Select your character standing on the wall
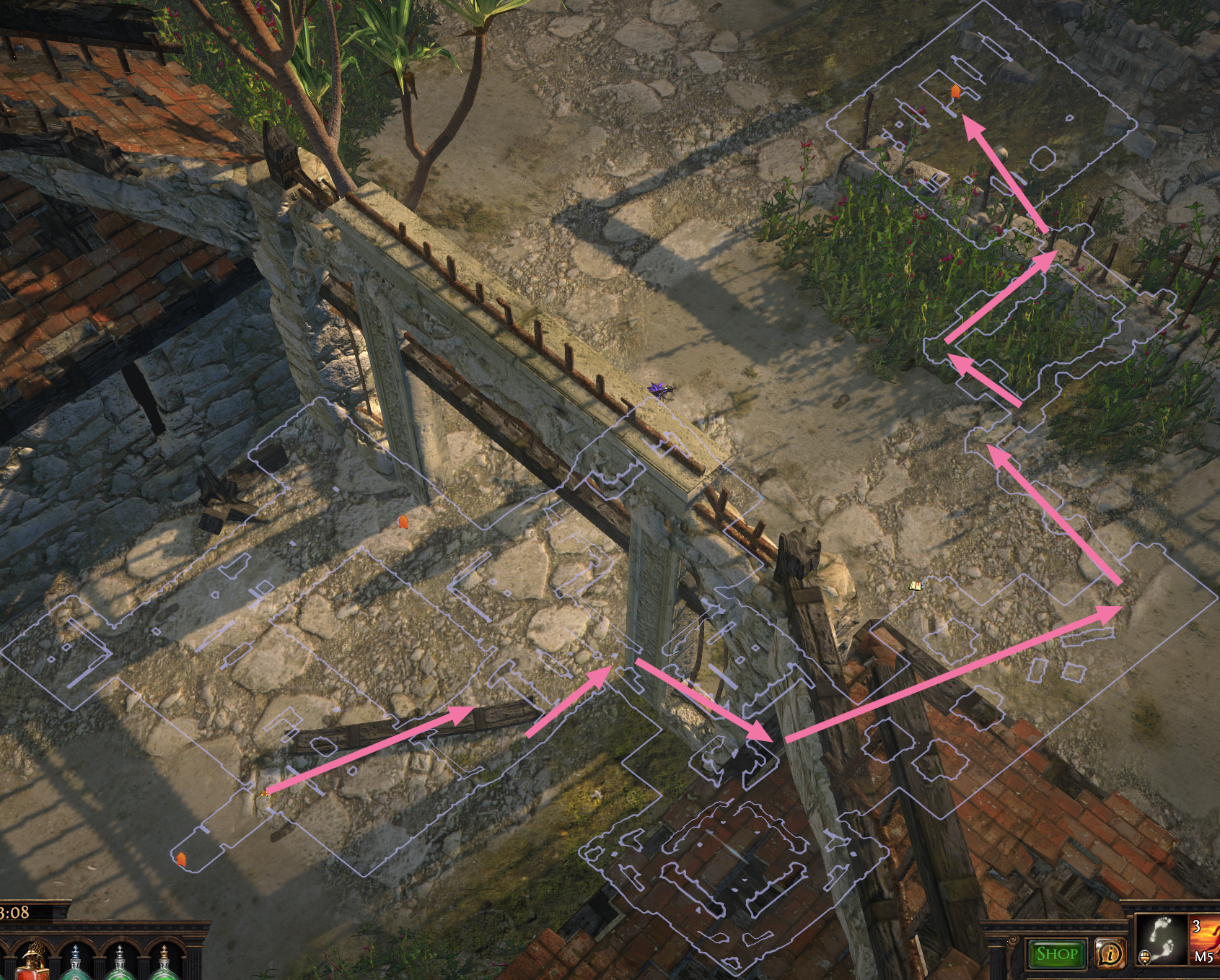1220x980 pixels. pos(660,390)
